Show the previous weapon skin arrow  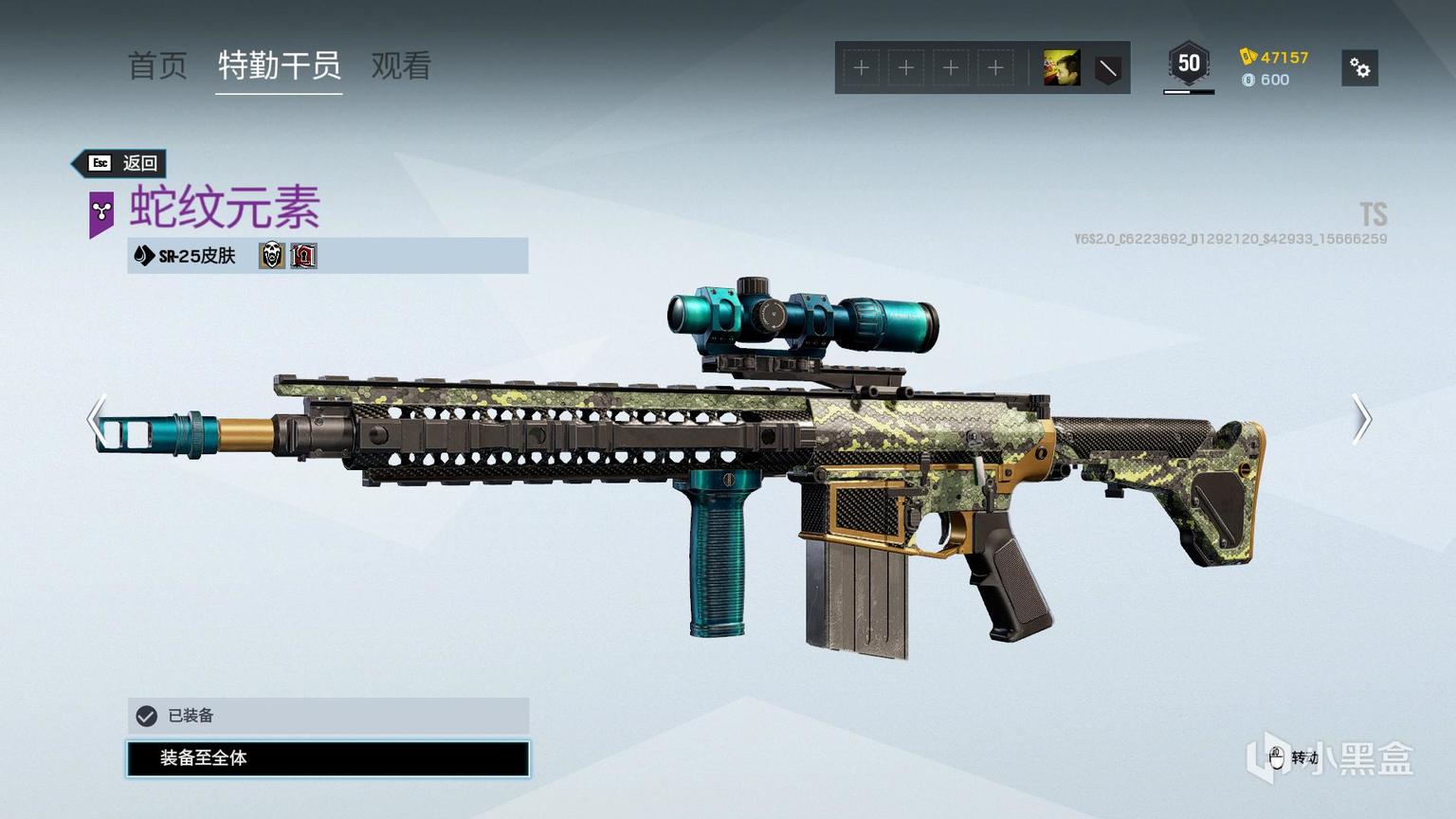[x=97, y=418]
